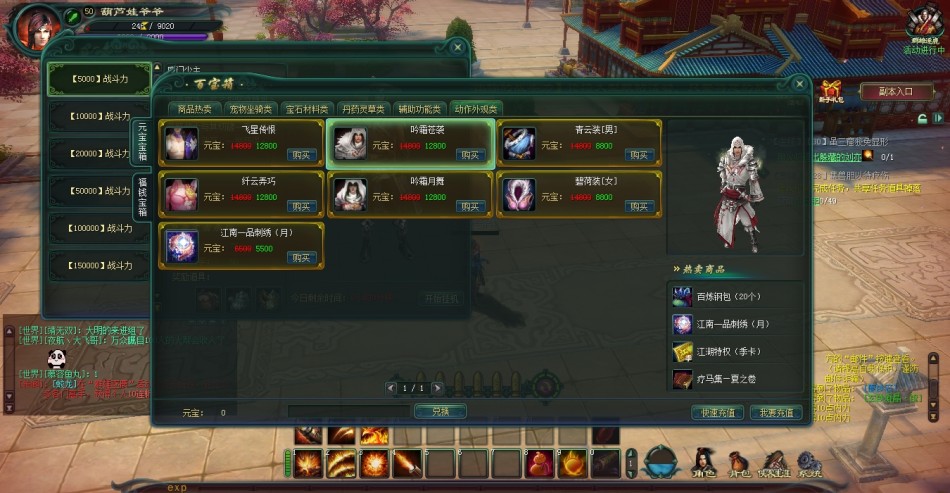This screenshot has height=493, width=950.
Task: Select the 【10000】战斗力 reward row
Action: pos(100,116)
